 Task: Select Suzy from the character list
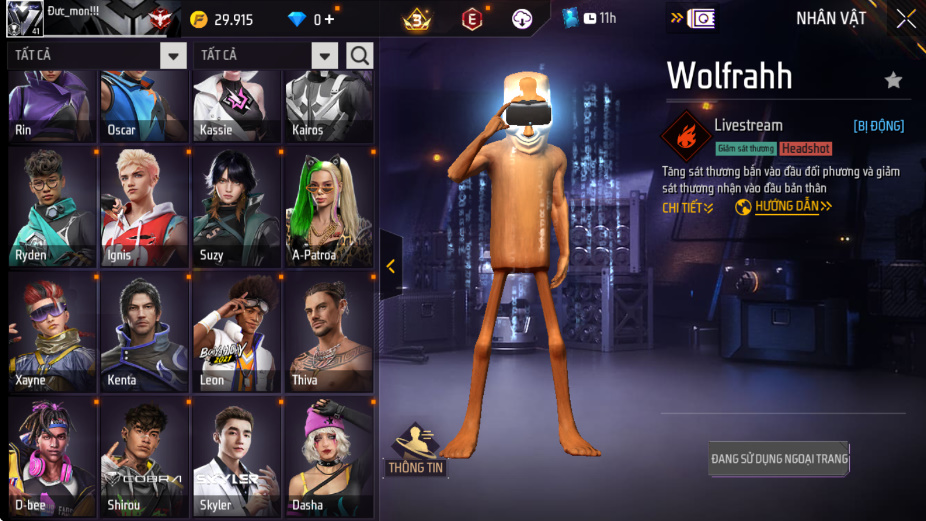pos(237,206)
